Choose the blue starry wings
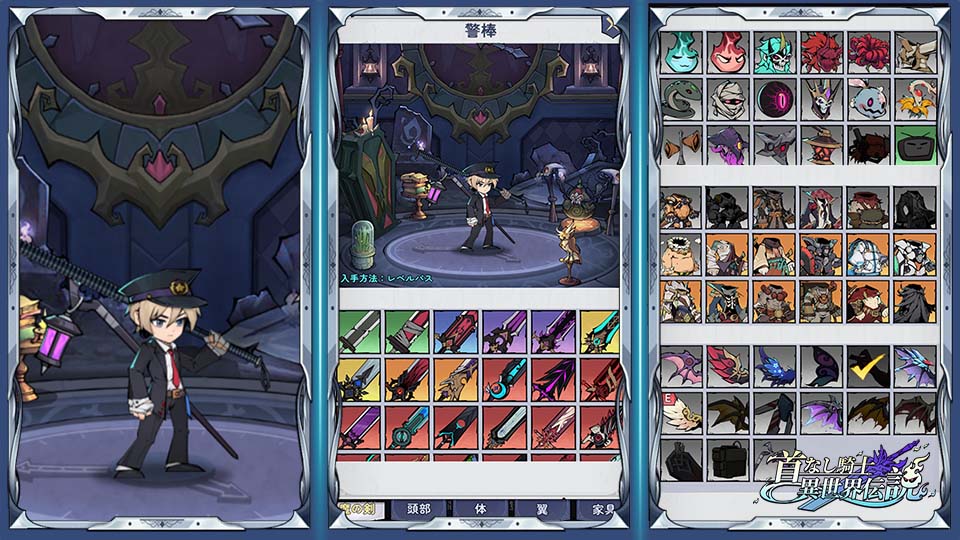960x540 pixels. coord(775,366)
